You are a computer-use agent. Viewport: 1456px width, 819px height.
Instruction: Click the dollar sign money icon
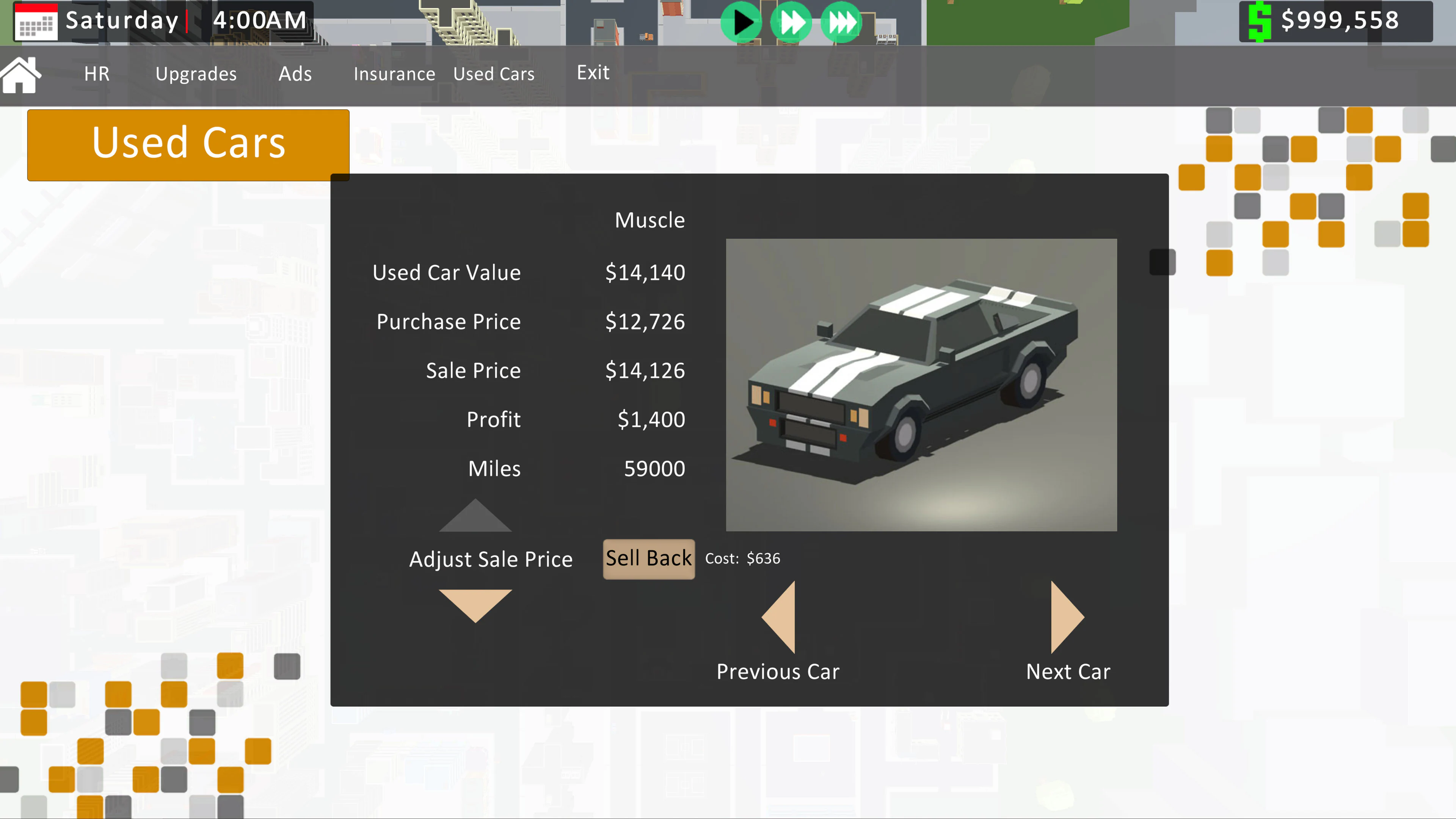[1259, 22]
